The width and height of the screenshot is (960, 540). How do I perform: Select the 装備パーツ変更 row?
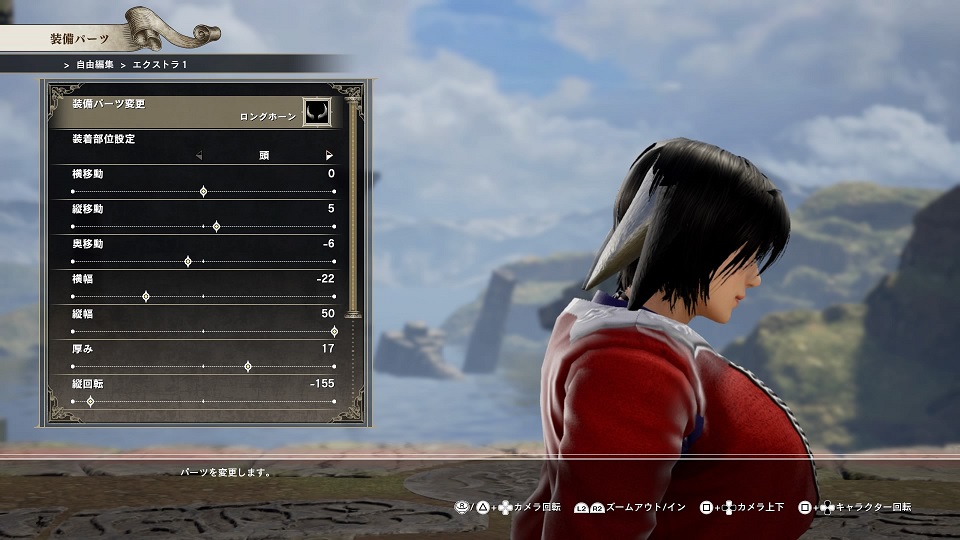point(190,110)
